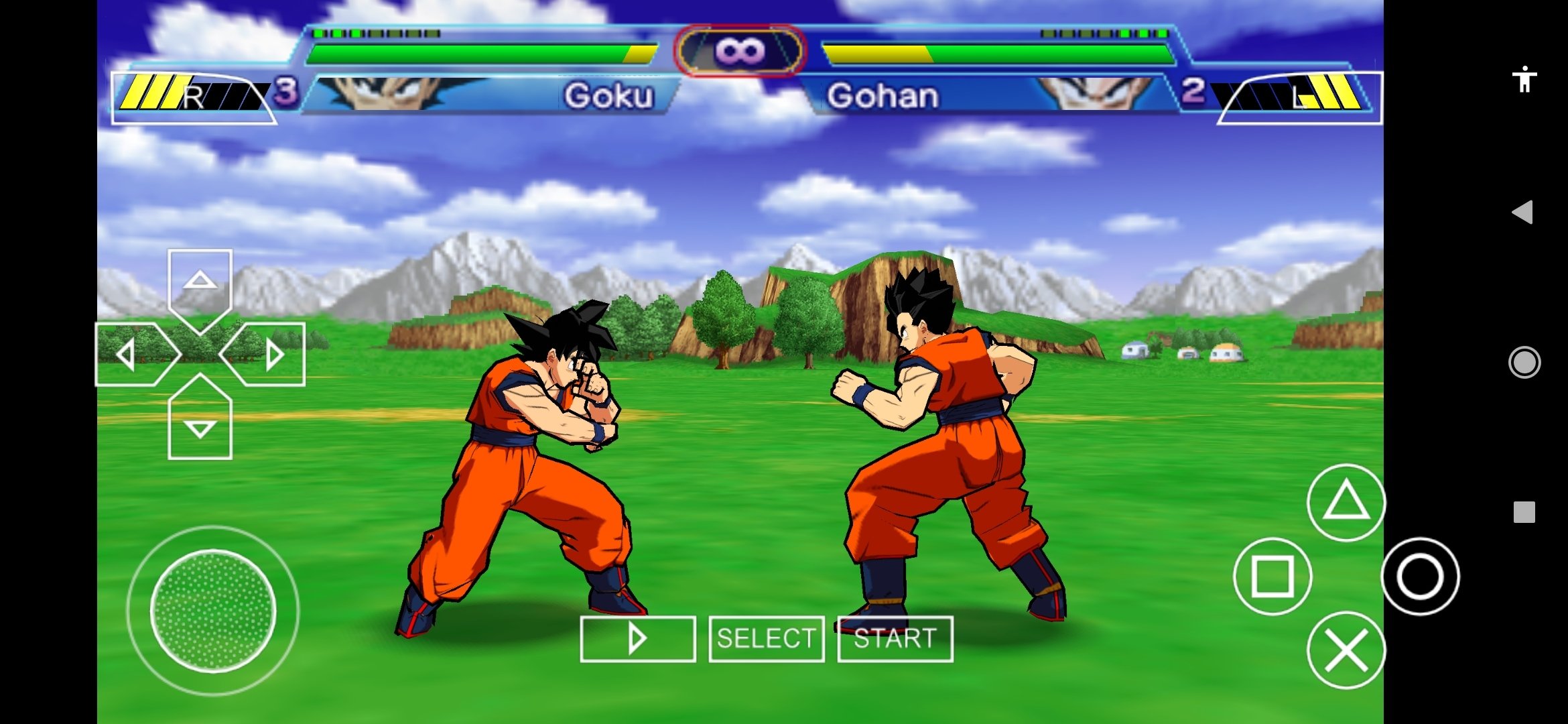
Task: Tap the L shoulder button
Action: coord(1300,98)
